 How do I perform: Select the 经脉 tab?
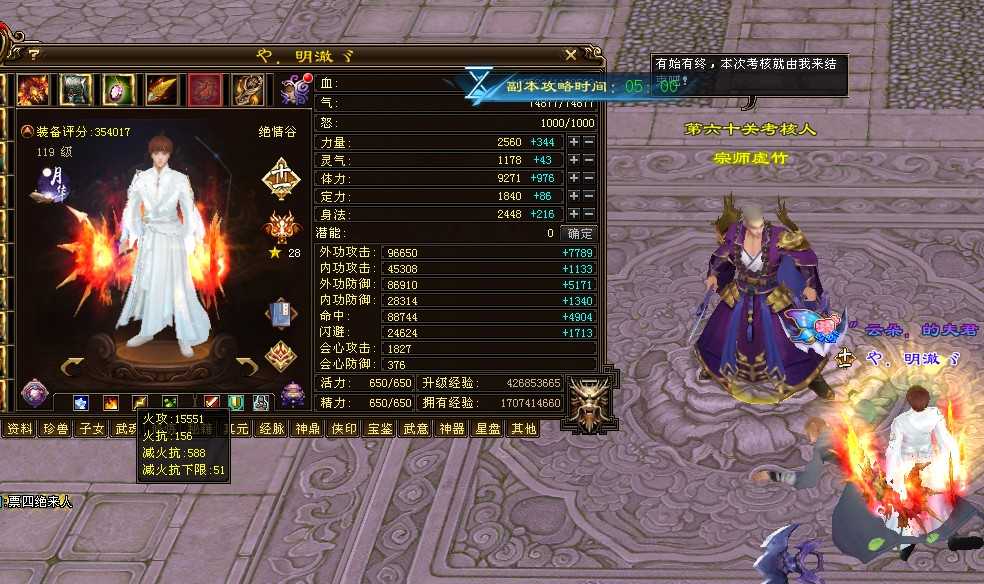click(x=271, y=429)
